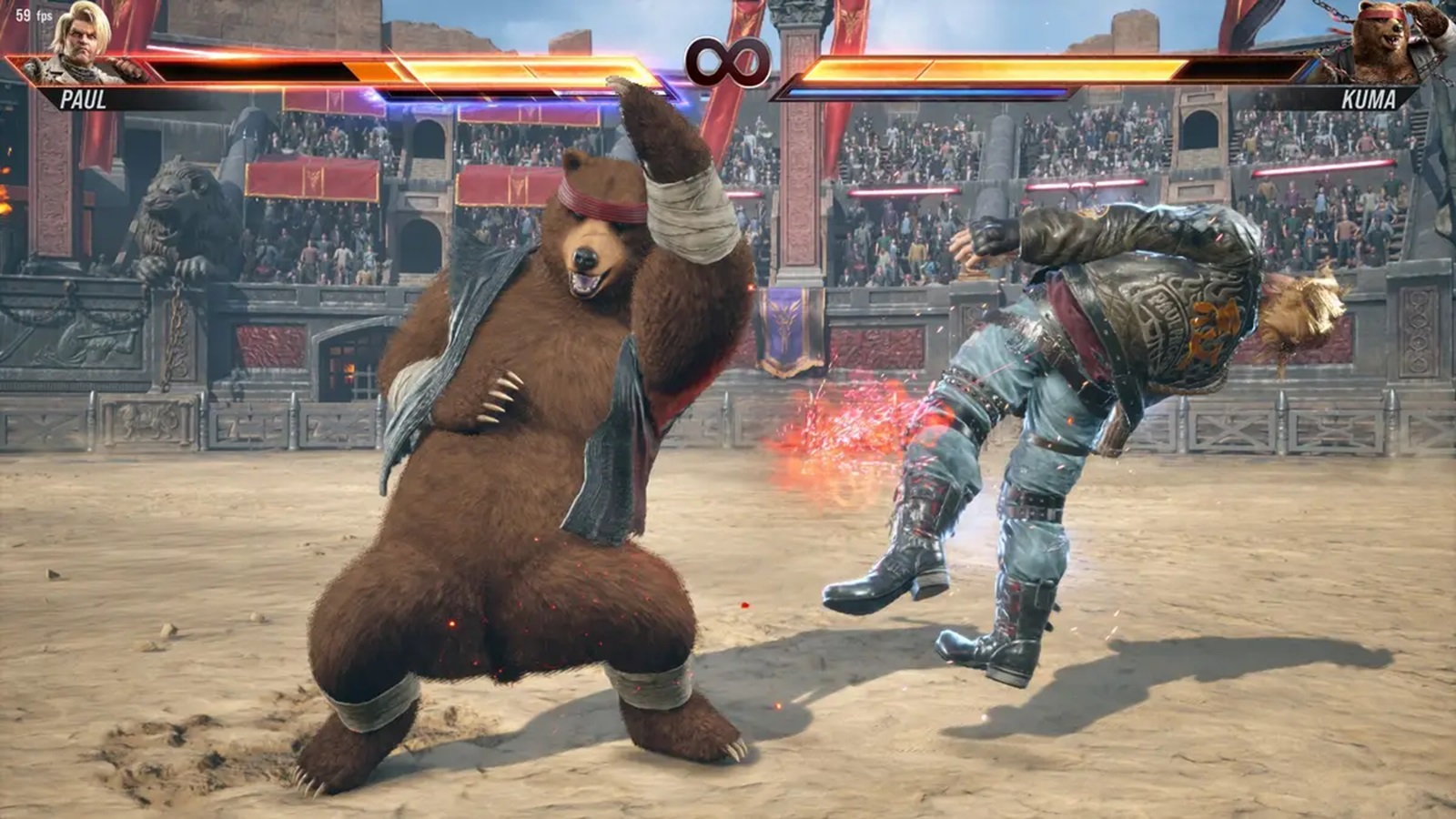Expand Kuma's health bar details
The height and width of the screenshot is (819, 1456).
1046,73
